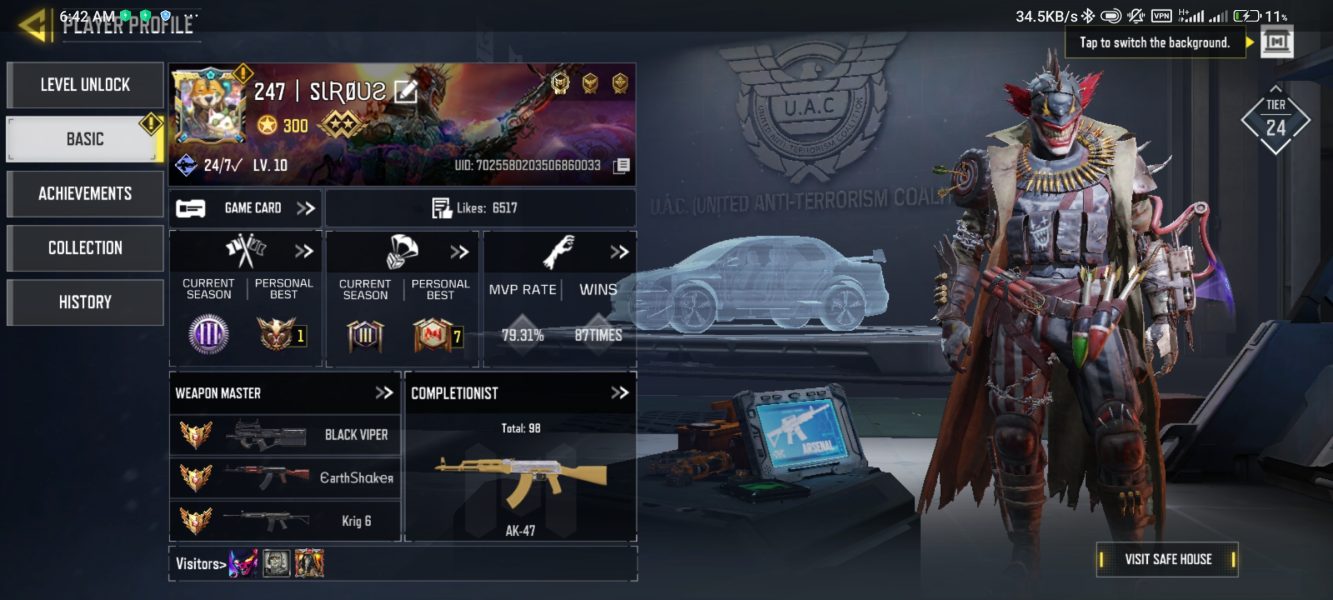Image resolution: width=1333 pixels, height=600 pixels.
Task: Select the Basic profile tab
Action: point(85,139)
